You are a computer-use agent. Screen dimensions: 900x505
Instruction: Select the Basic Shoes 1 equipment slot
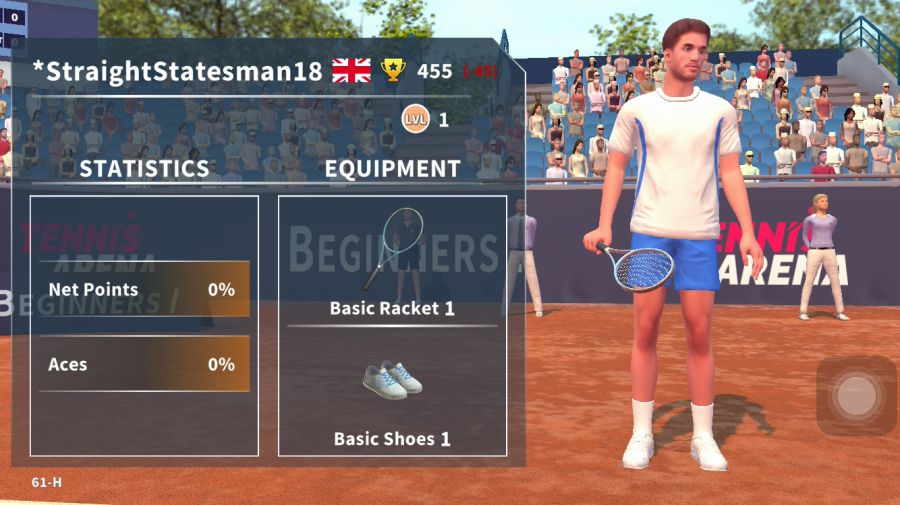[392, 395]
